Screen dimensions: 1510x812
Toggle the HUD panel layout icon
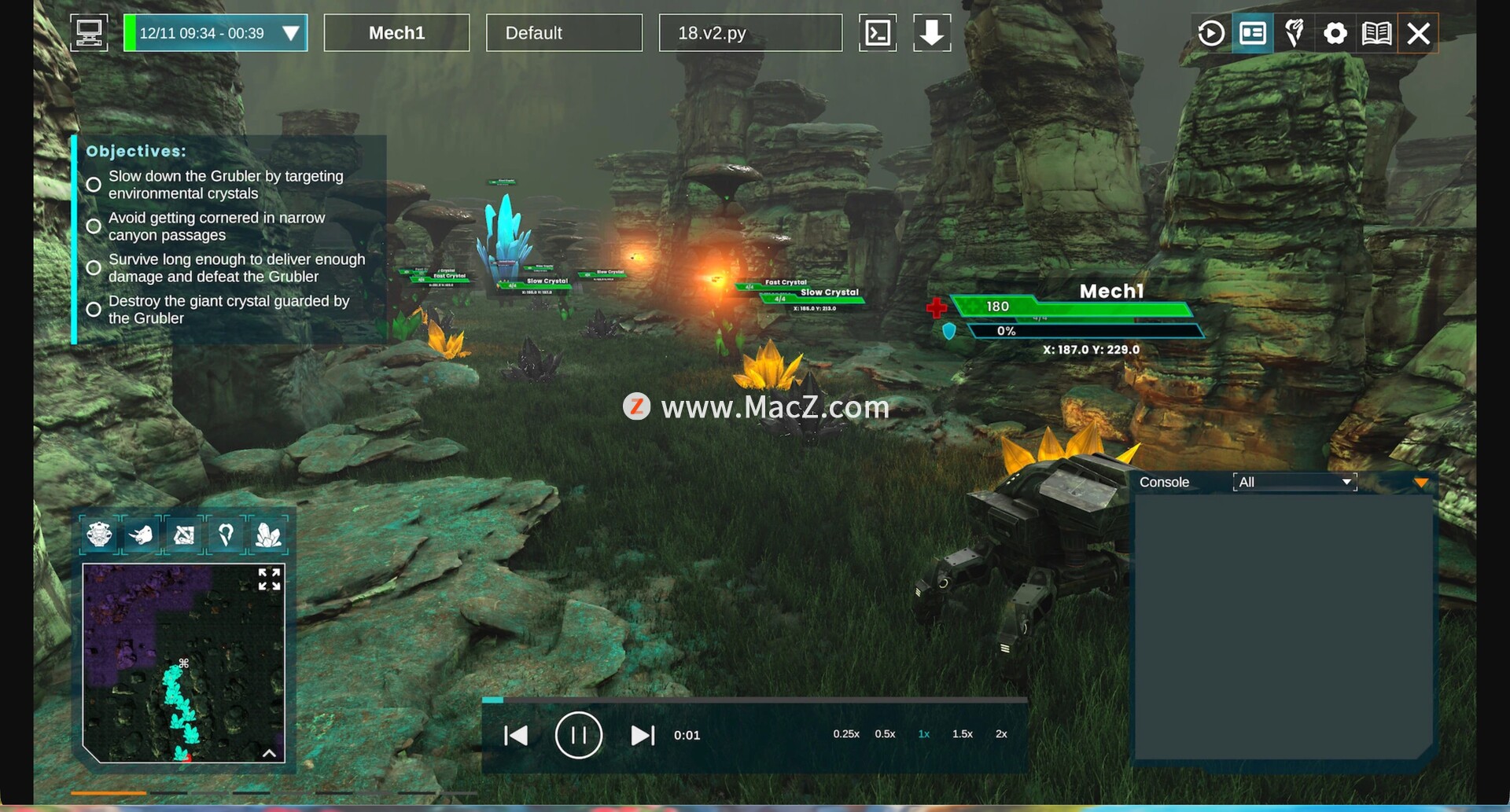click(1253, 33)
